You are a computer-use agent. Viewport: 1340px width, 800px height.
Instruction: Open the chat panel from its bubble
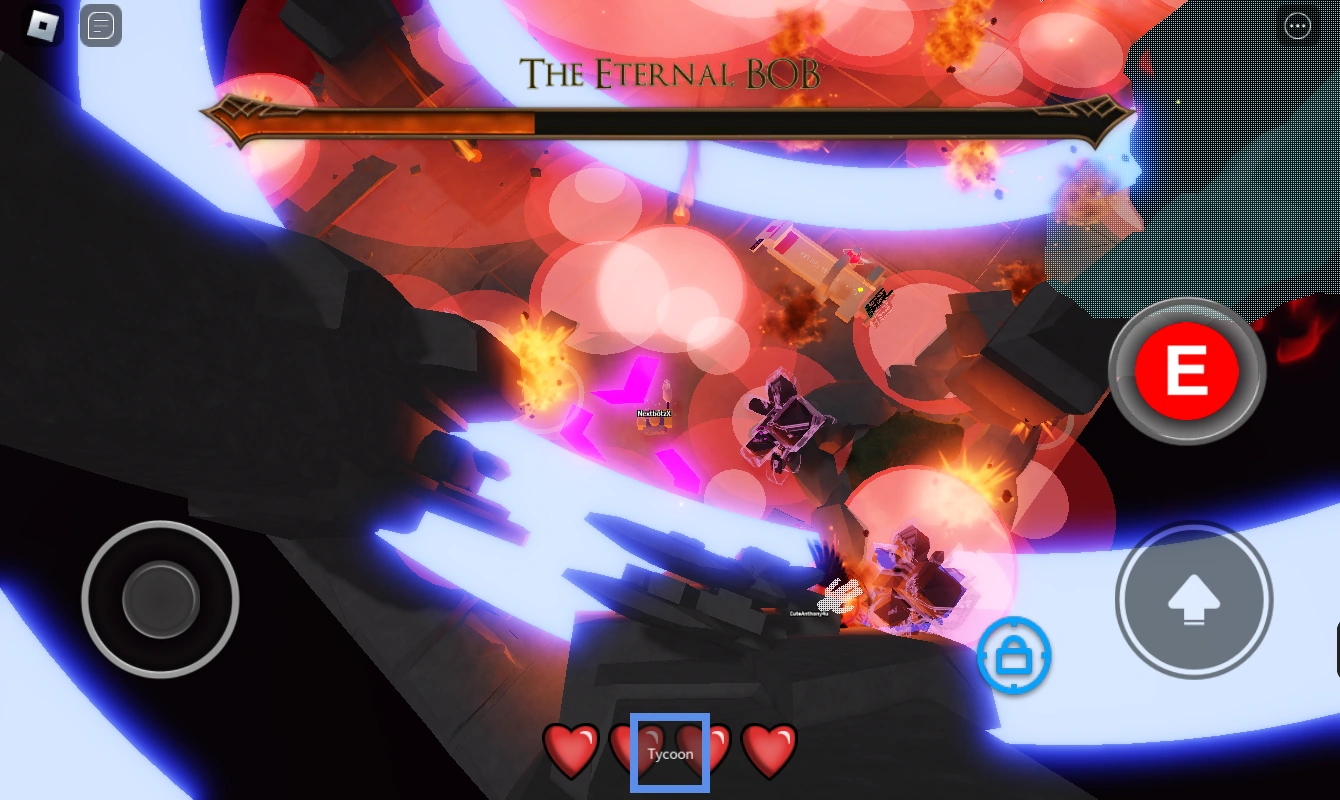100,26
